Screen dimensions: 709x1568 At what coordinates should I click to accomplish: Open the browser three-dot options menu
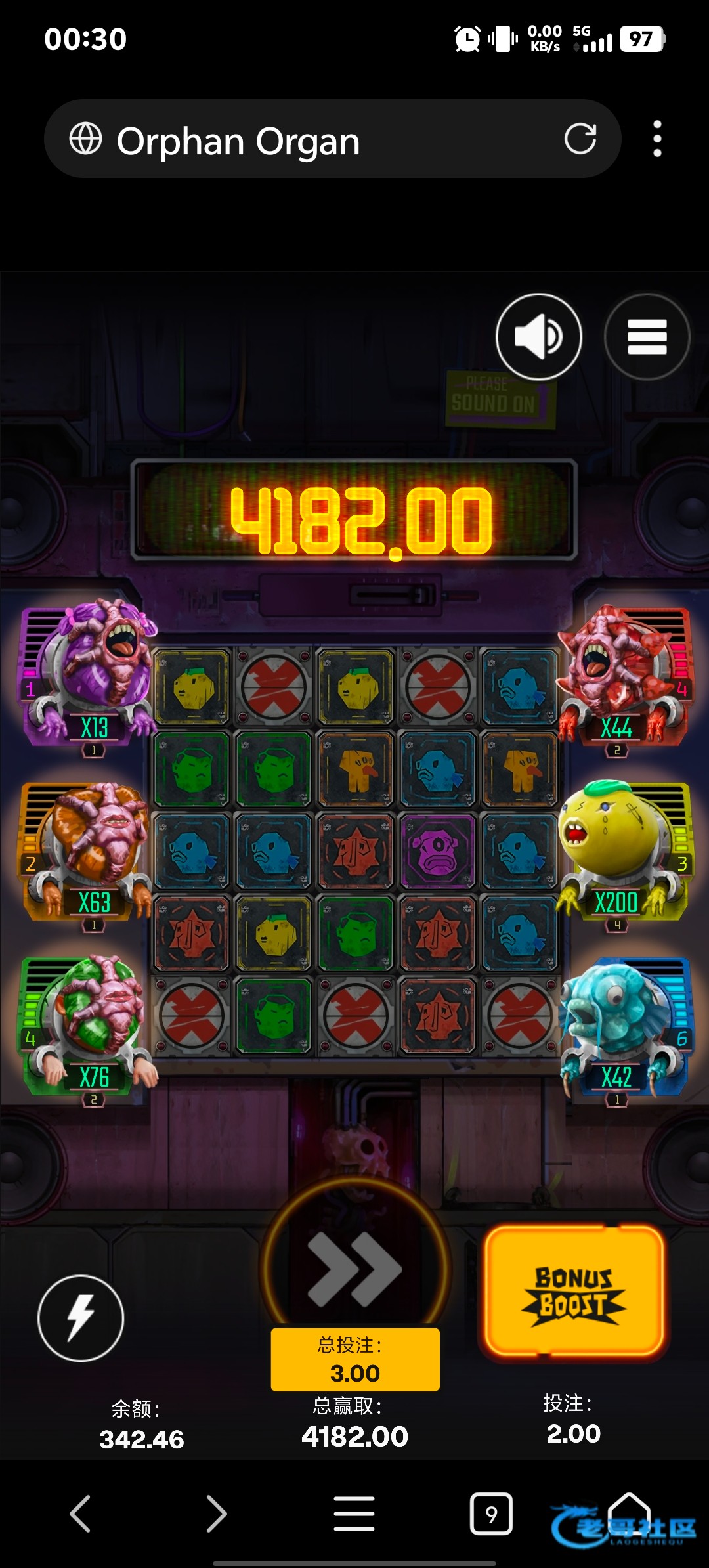(657, 139)
